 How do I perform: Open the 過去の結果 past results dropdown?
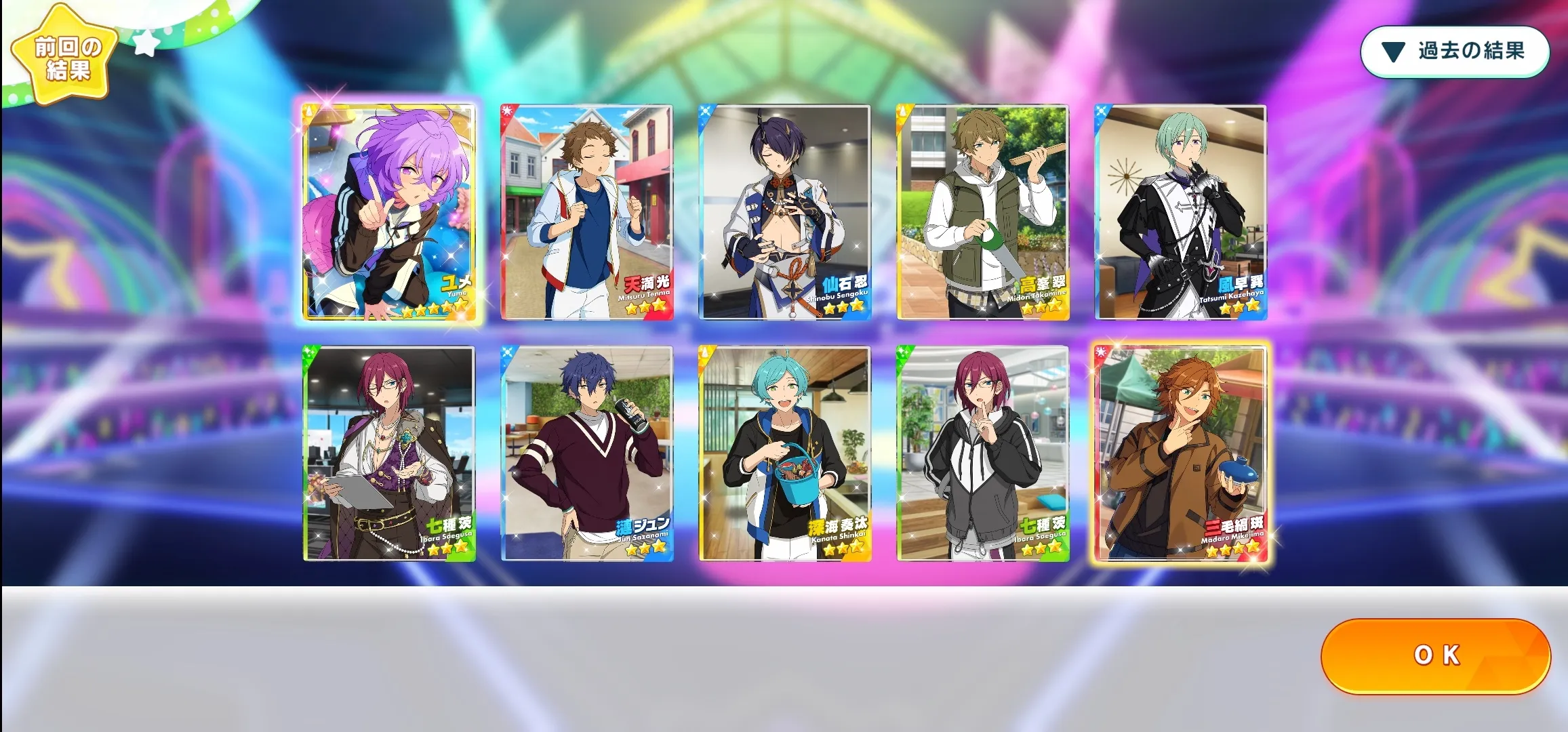pos(1455,52)
